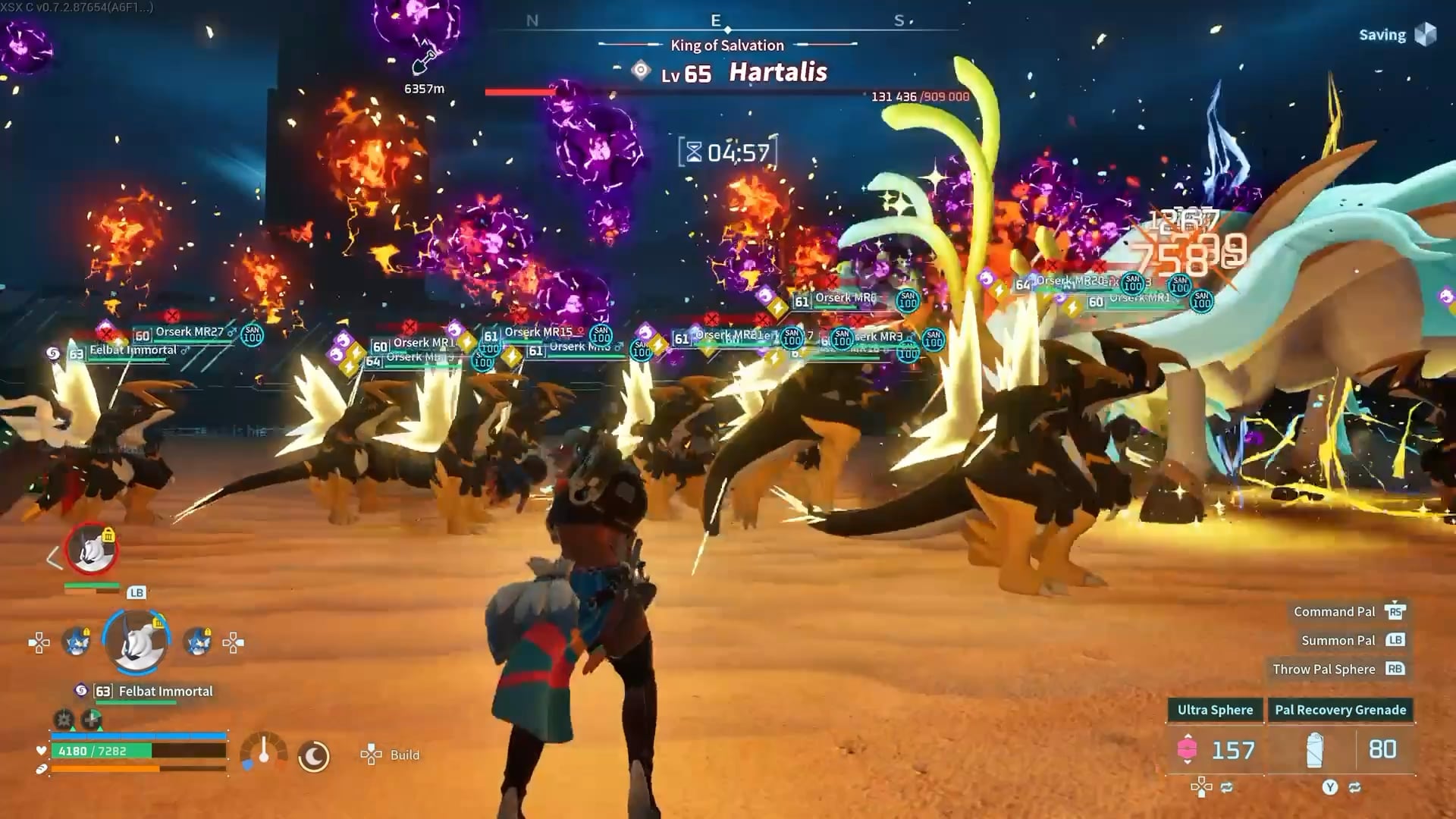Click the shovel marker on the compass
The height and width of the screenshot is (819, 1456).
425,61
